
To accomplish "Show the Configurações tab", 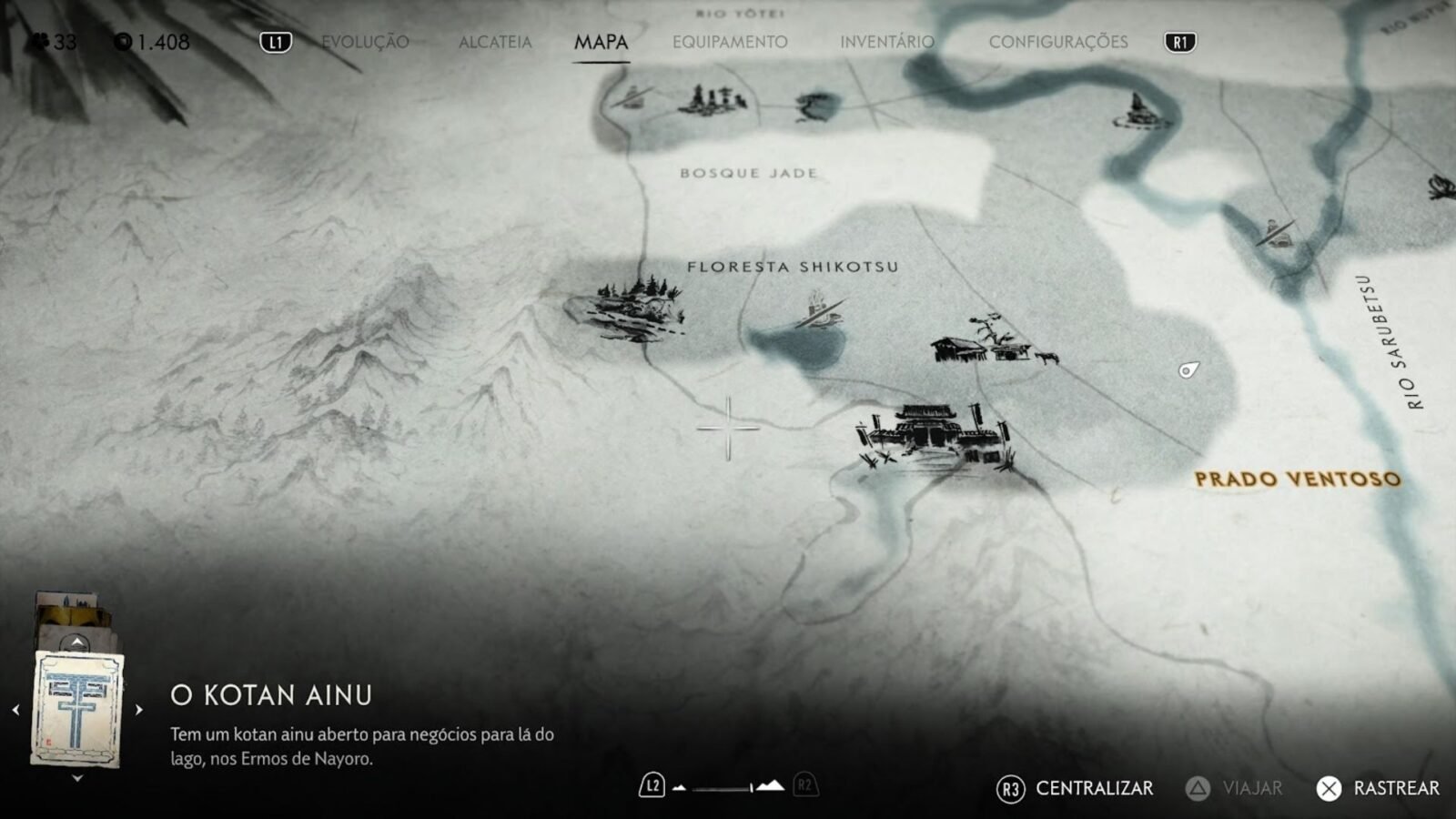I will (x=1057, y=42).
